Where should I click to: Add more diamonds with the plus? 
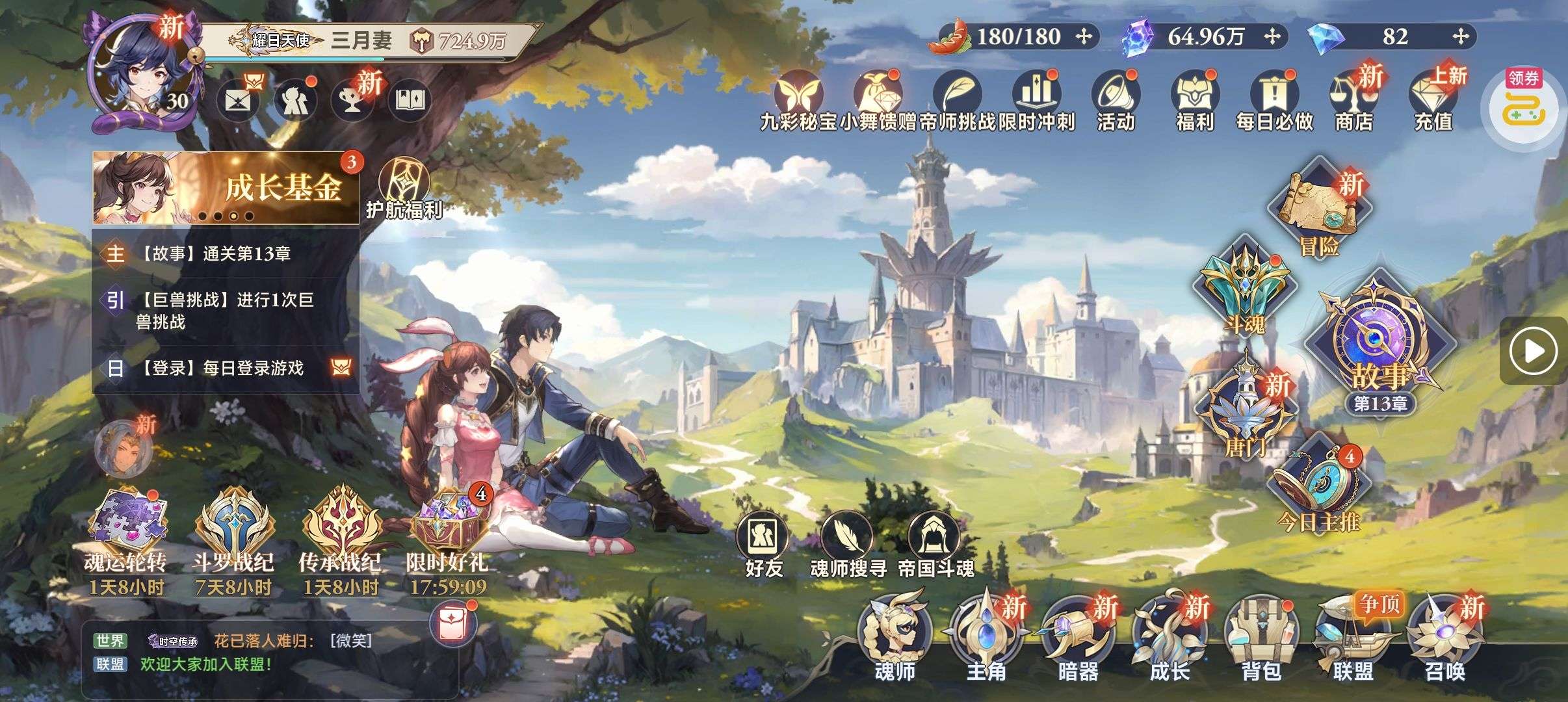point(1460,36)
